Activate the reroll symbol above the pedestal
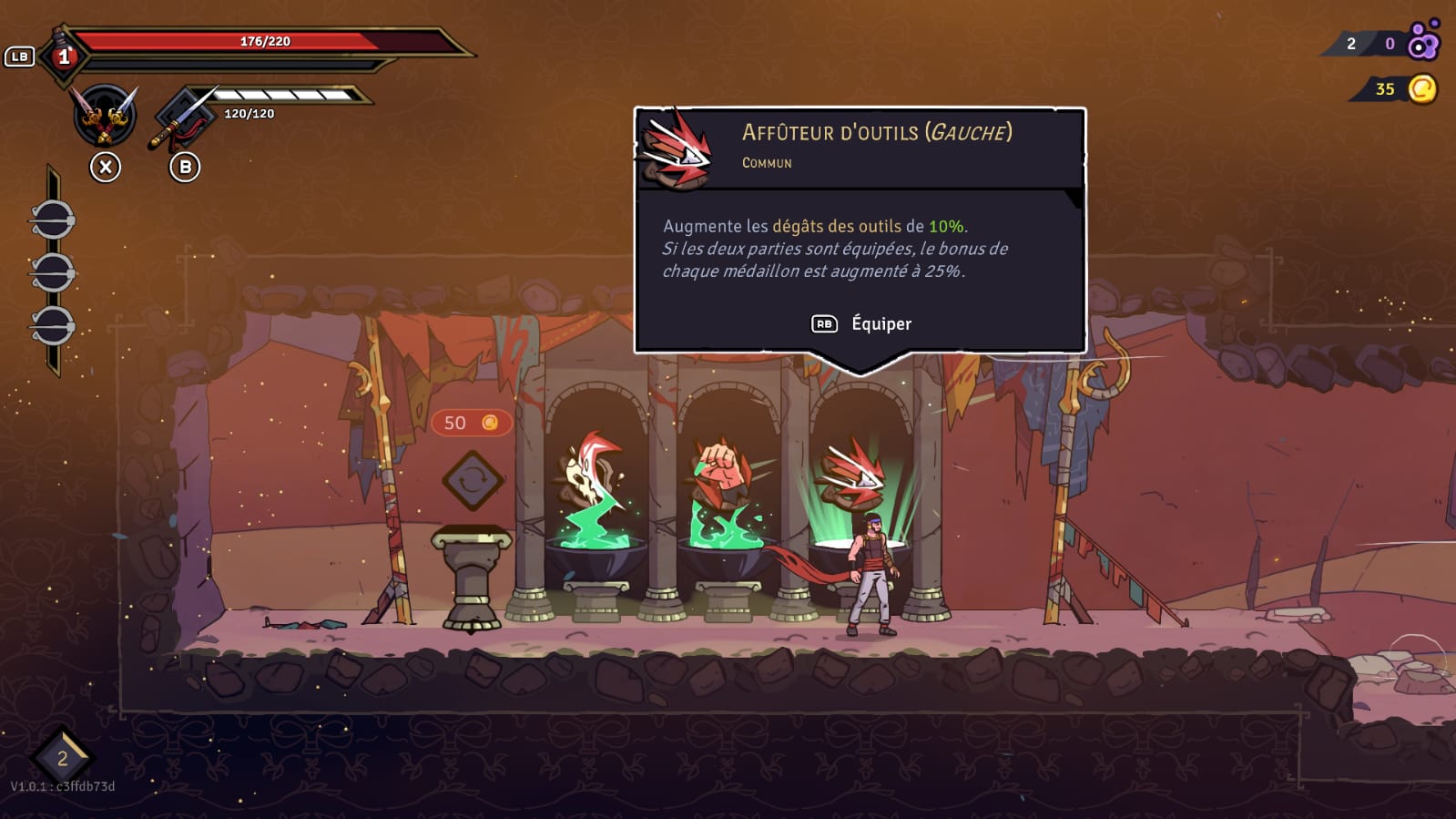Screen dimensions: 1456x819 473,479
